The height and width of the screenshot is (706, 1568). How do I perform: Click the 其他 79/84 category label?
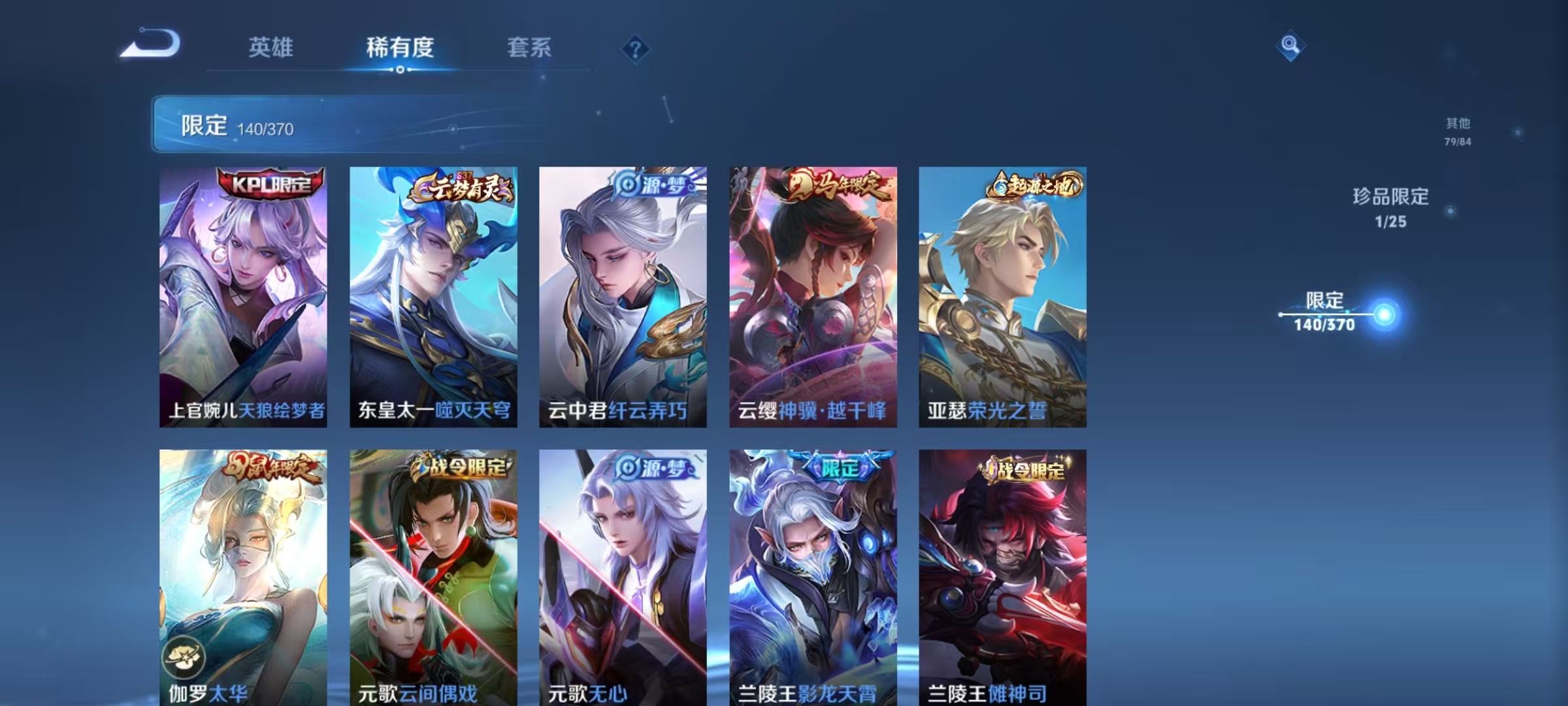pos(1456,129)
